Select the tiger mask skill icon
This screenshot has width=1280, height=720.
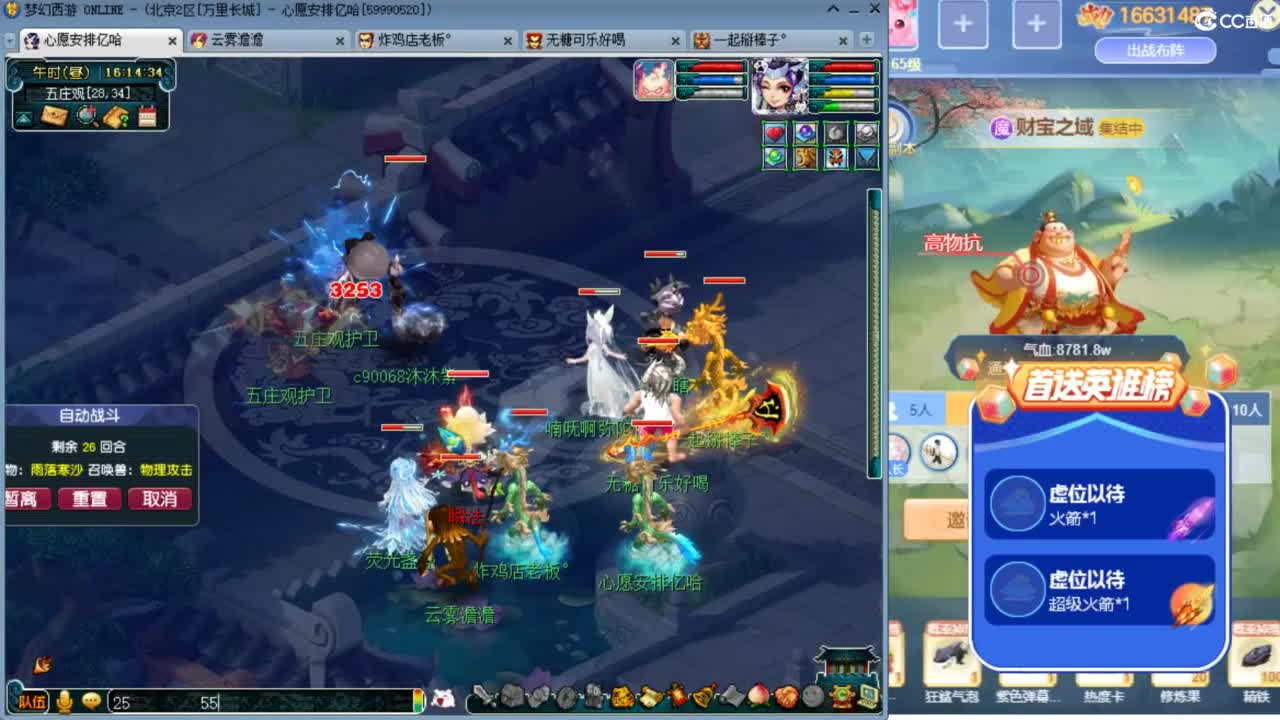point(837,158)
